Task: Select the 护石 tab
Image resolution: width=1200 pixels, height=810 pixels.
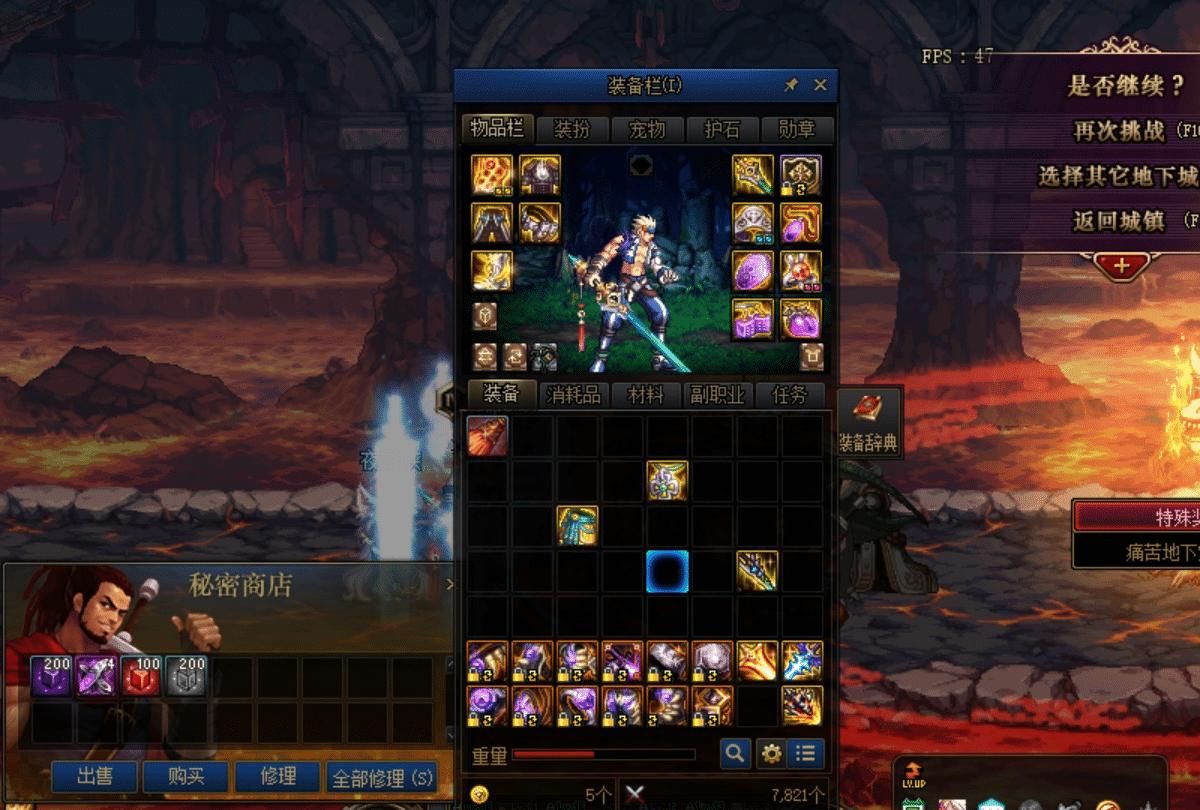Action: tap(721, 129)
